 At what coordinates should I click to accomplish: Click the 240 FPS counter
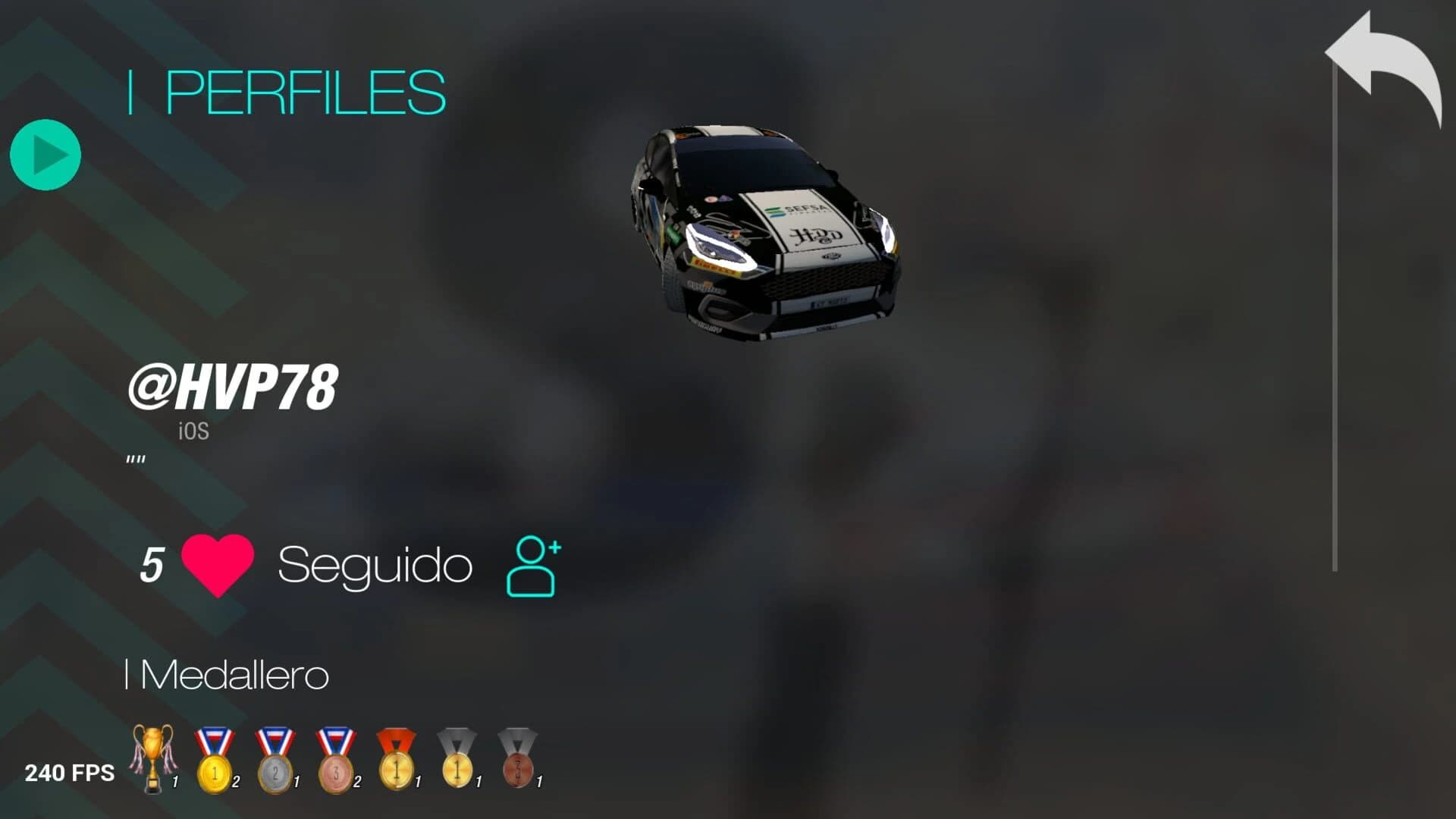pos(70,772)
